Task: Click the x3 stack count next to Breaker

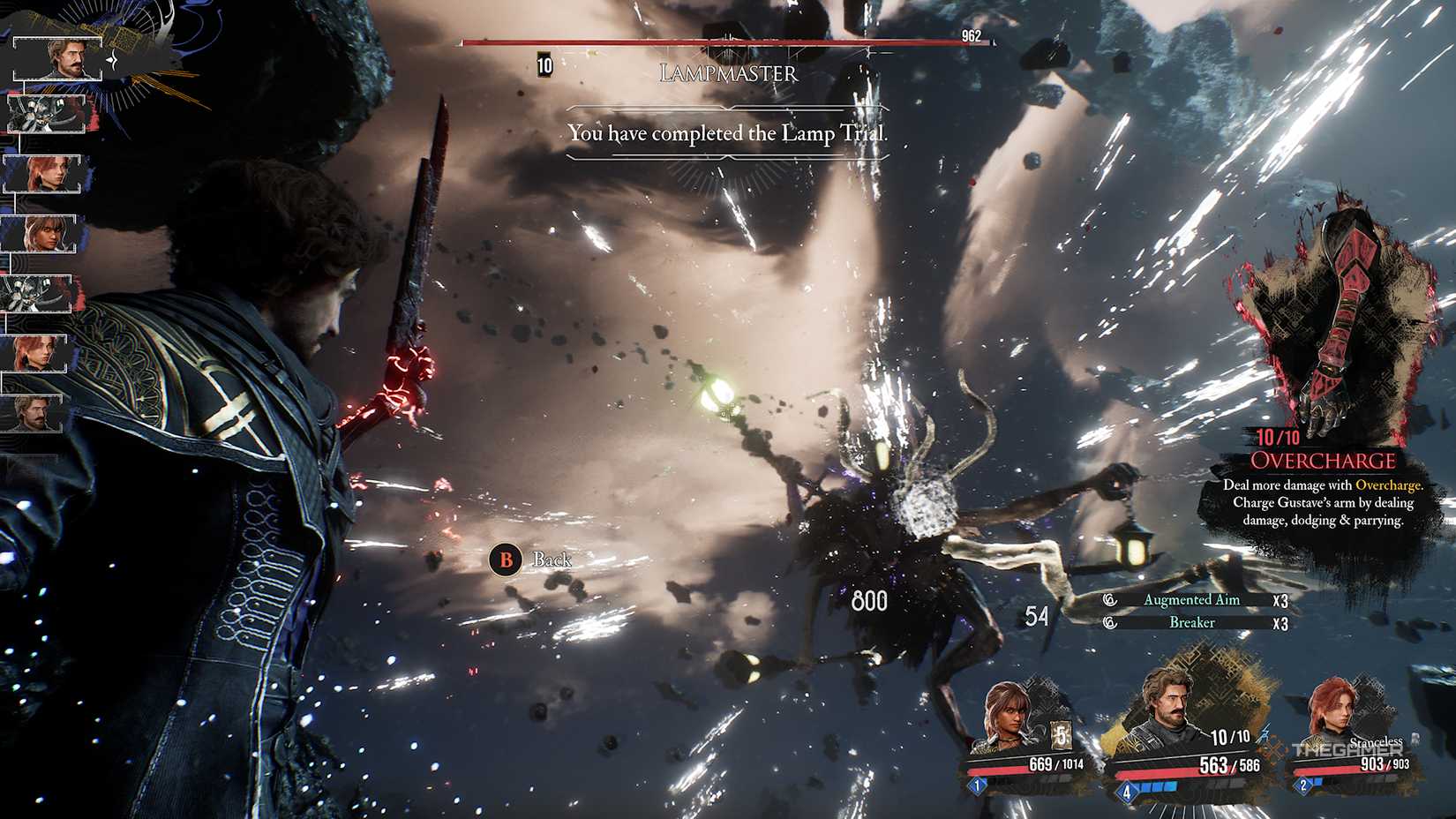Action: [x=1281, y=622]
